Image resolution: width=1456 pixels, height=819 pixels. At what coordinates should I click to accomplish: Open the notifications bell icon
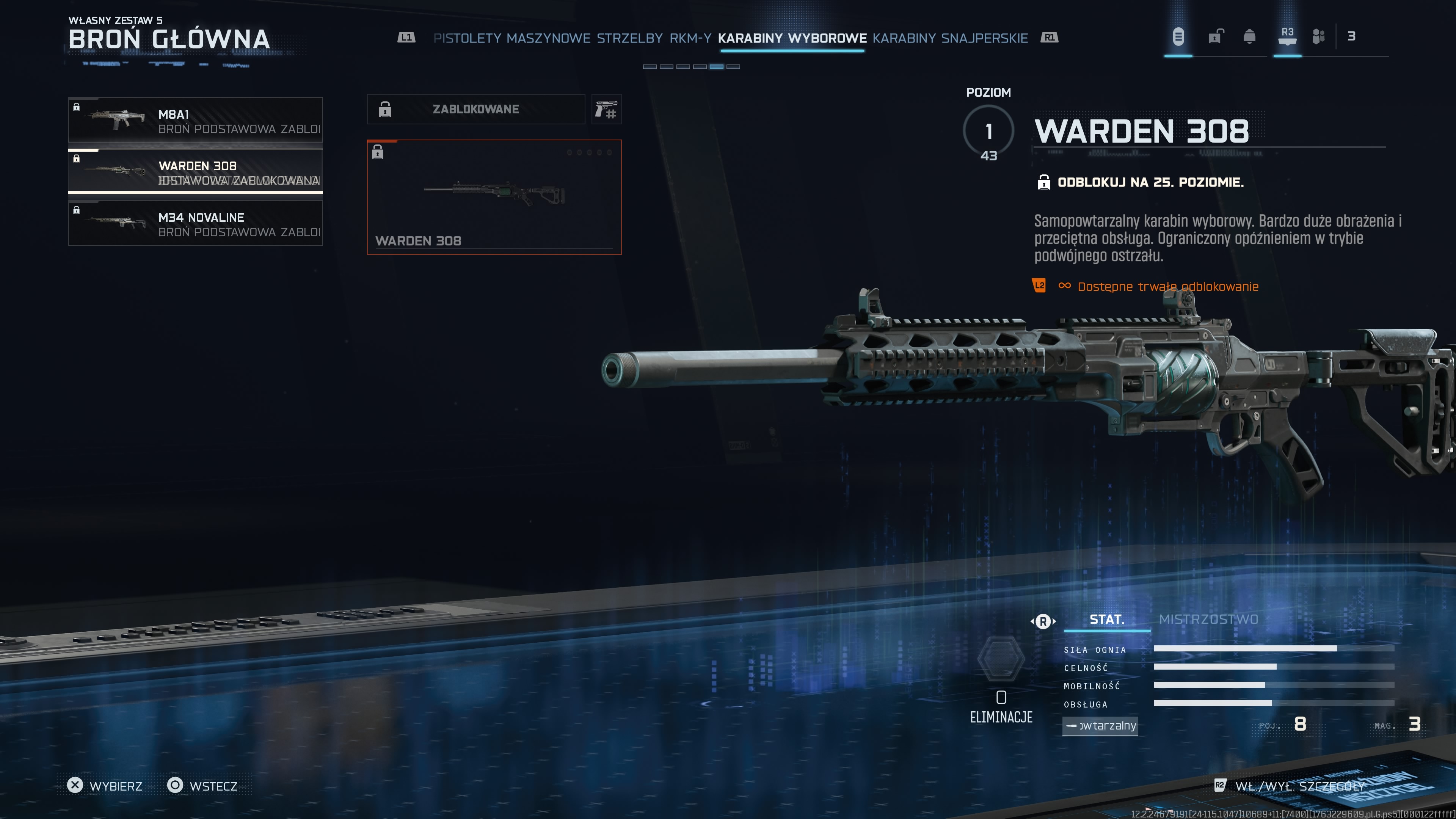coord(1249,37)
